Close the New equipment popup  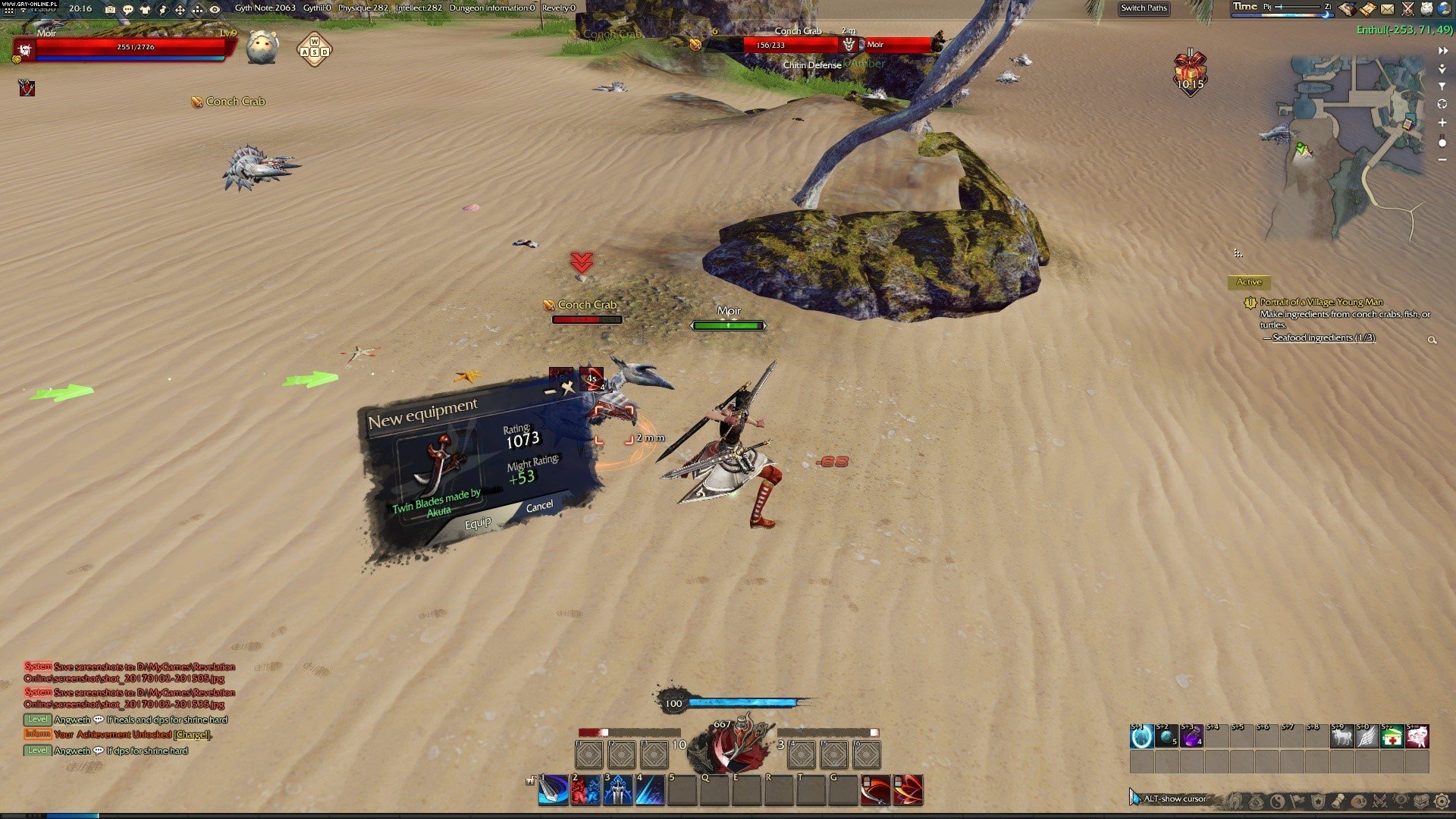[568, 388]
